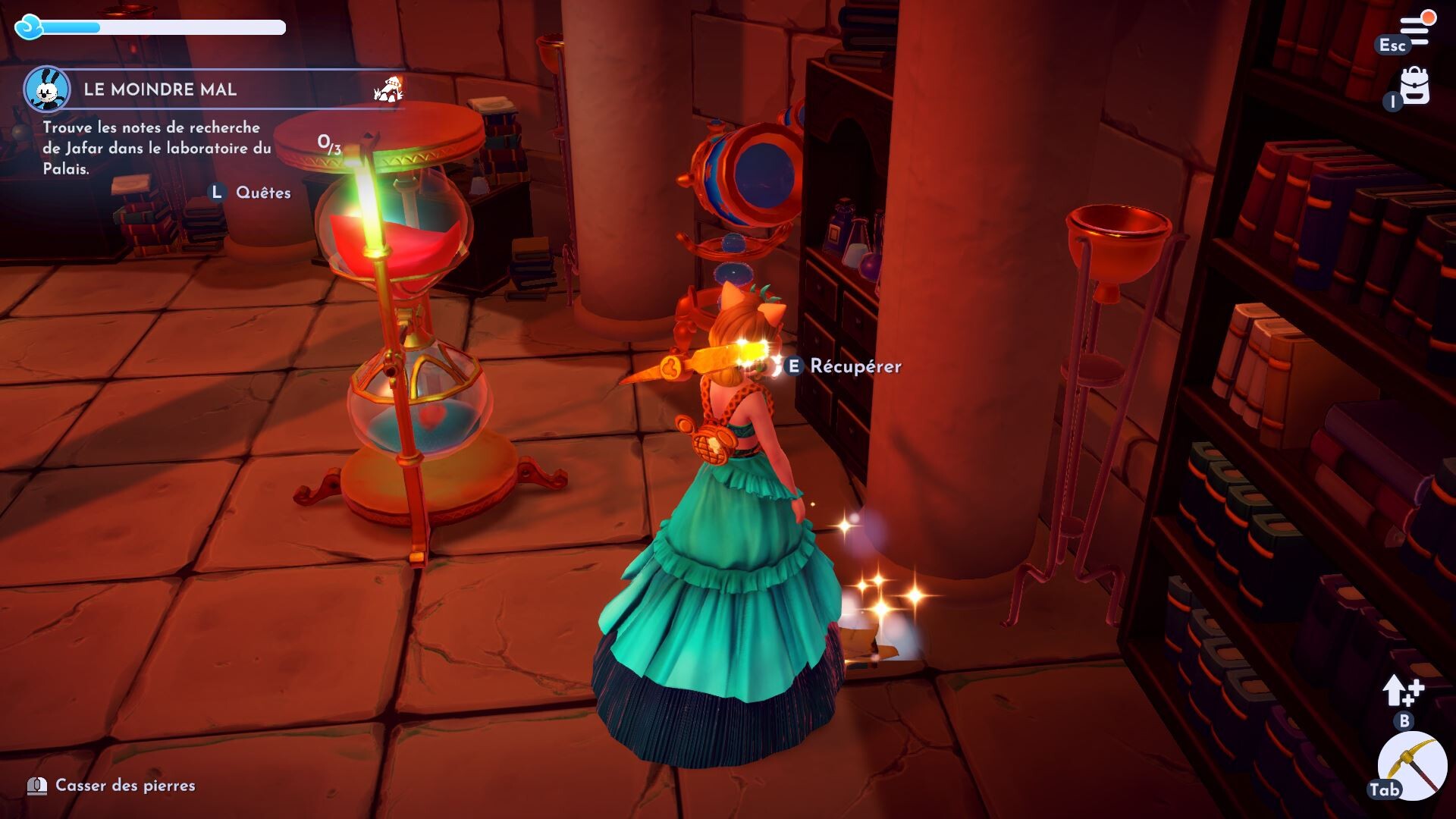Open the backpack inventory

(x=1414, y=86)
